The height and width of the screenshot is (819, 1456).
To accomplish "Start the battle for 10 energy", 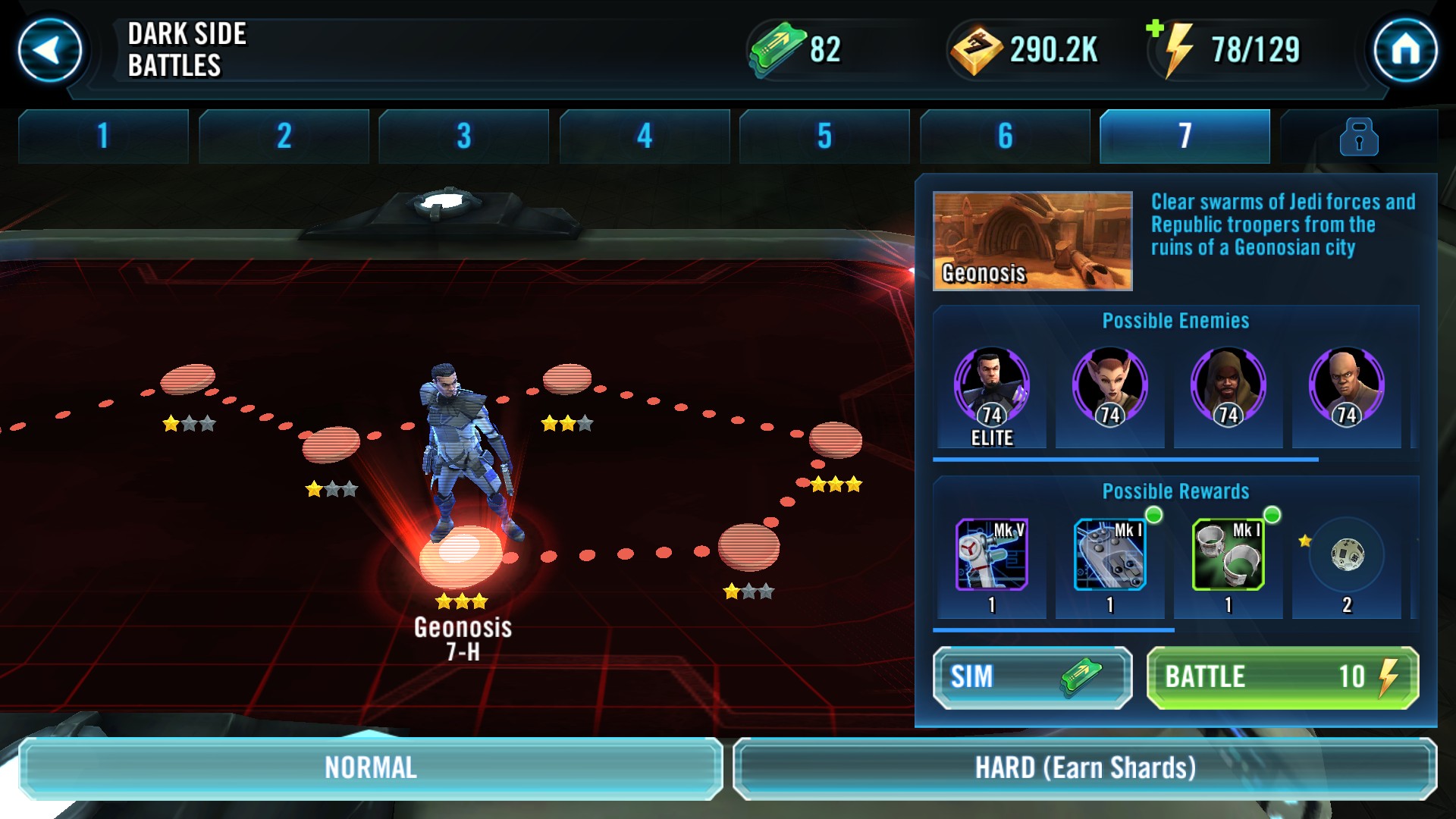I will pos(1282,677).
